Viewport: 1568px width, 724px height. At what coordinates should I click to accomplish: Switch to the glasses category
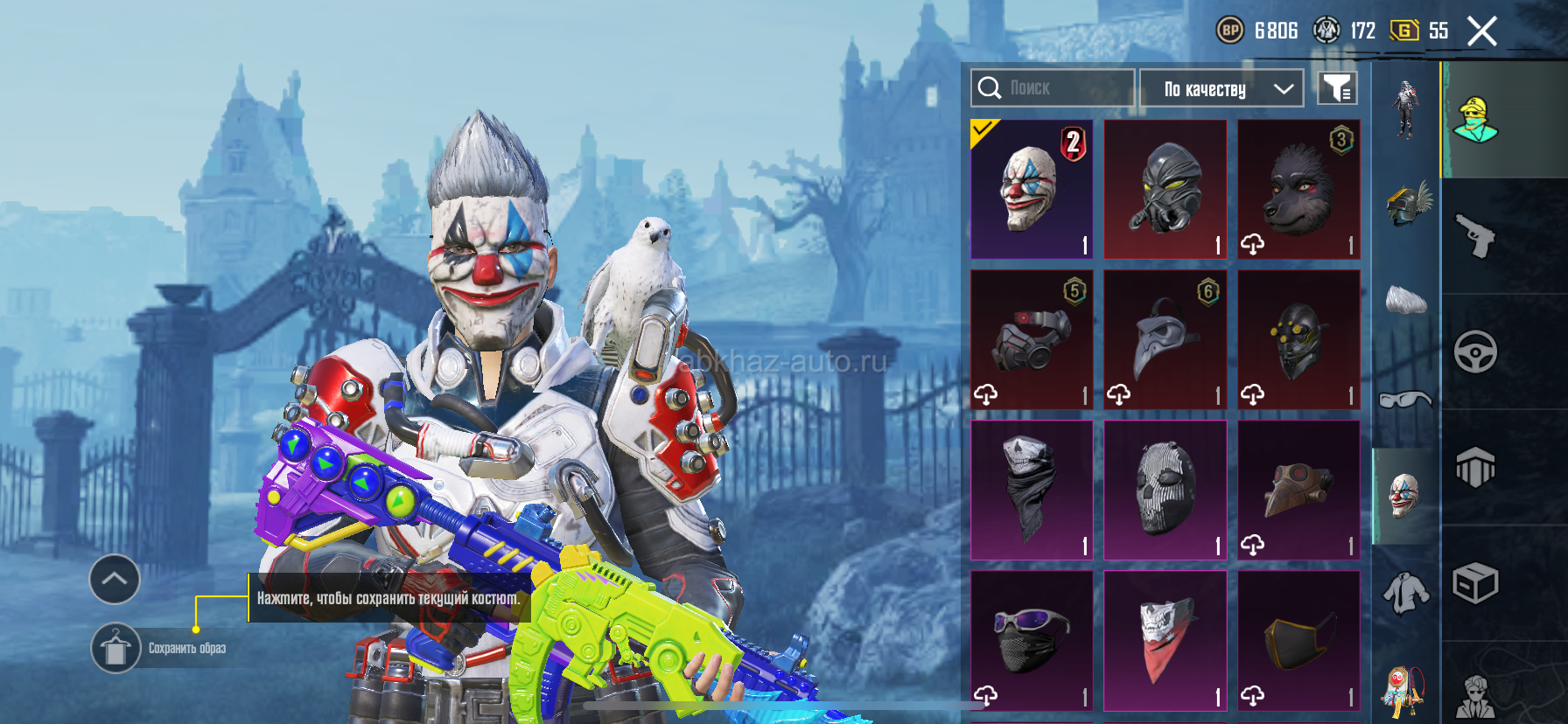click(x=1405, y=400)
